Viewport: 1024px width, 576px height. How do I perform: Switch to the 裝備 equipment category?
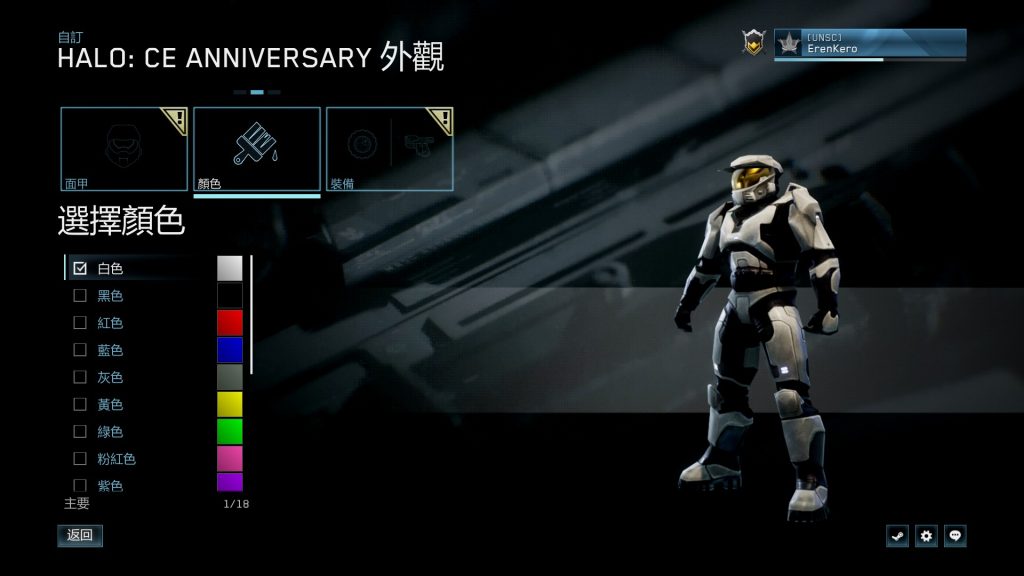point(390,149)
